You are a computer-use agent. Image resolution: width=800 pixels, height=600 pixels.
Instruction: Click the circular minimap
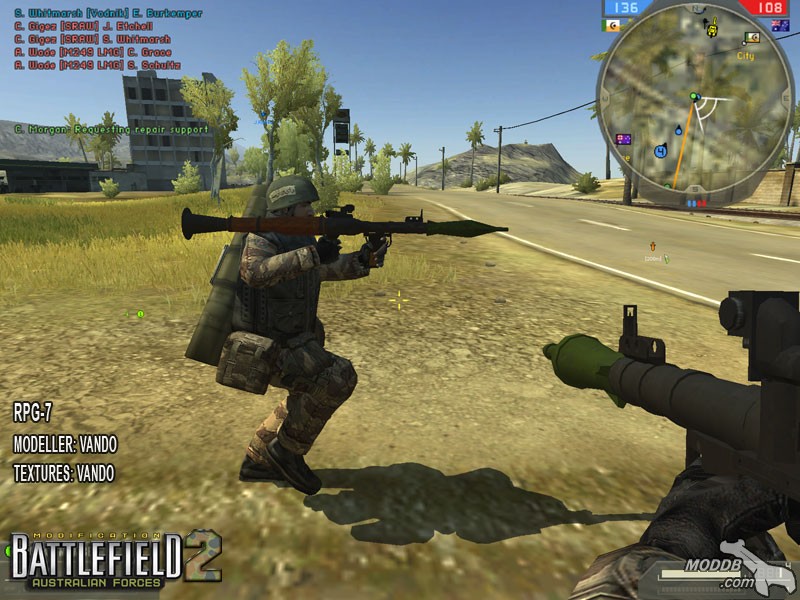click(693, 100)
